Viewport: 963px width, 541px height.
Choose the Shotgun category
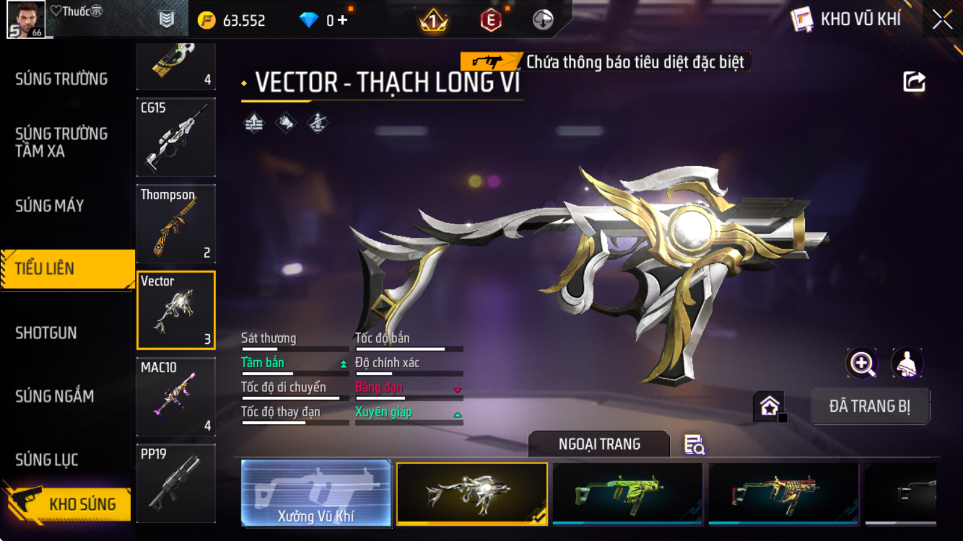pyautogui.click(x=46, y=333)
